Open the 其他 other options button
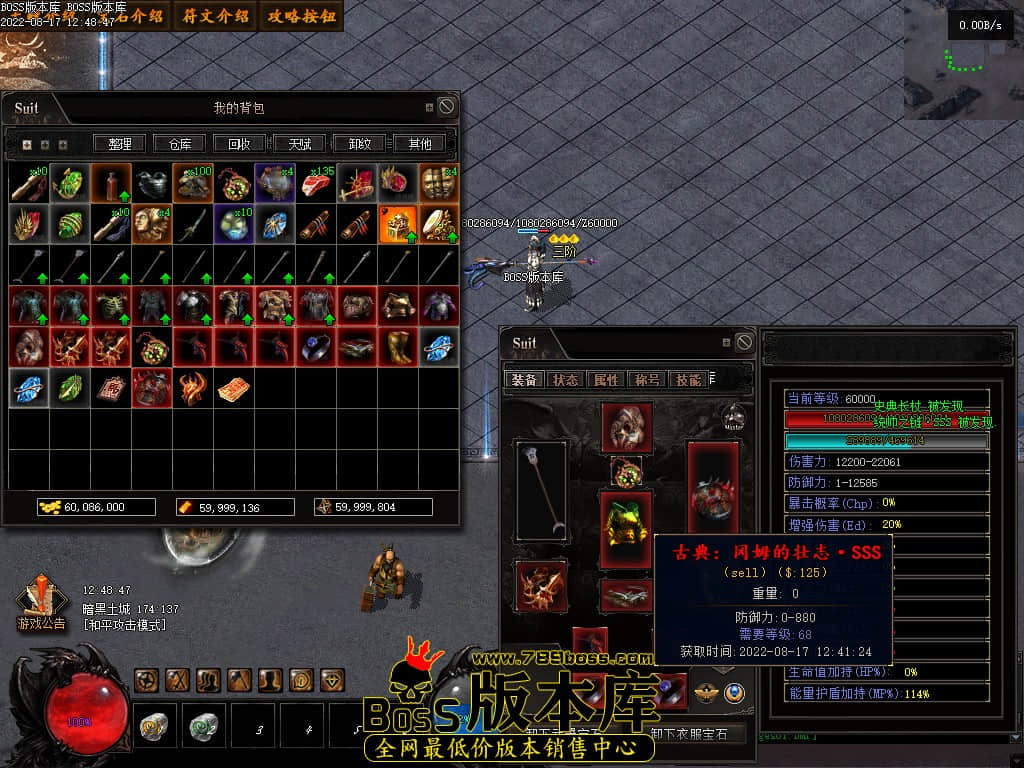 click(x=420, y=144)
